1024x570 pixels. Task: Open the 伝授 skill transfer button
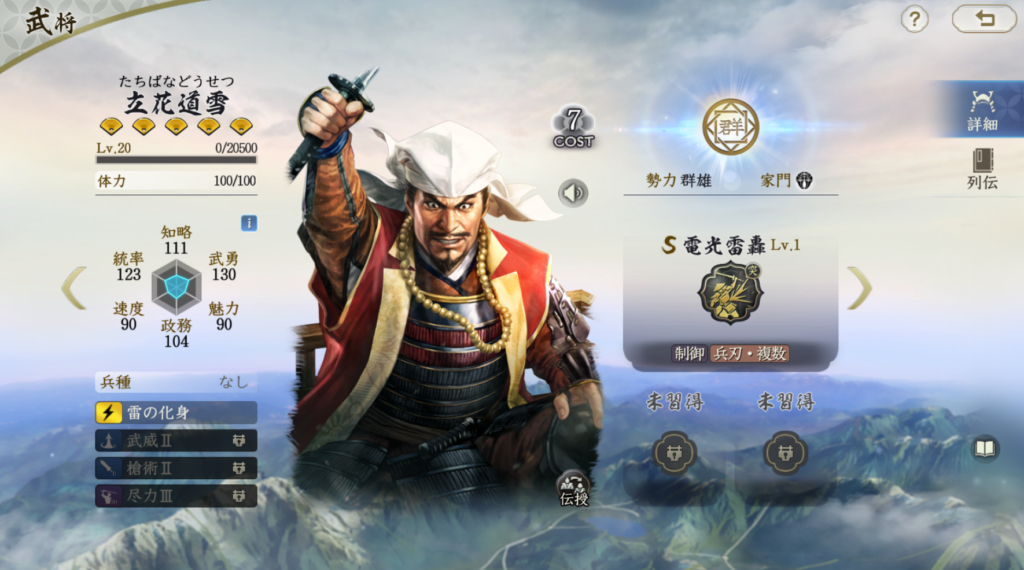click(x=574, y=487)
